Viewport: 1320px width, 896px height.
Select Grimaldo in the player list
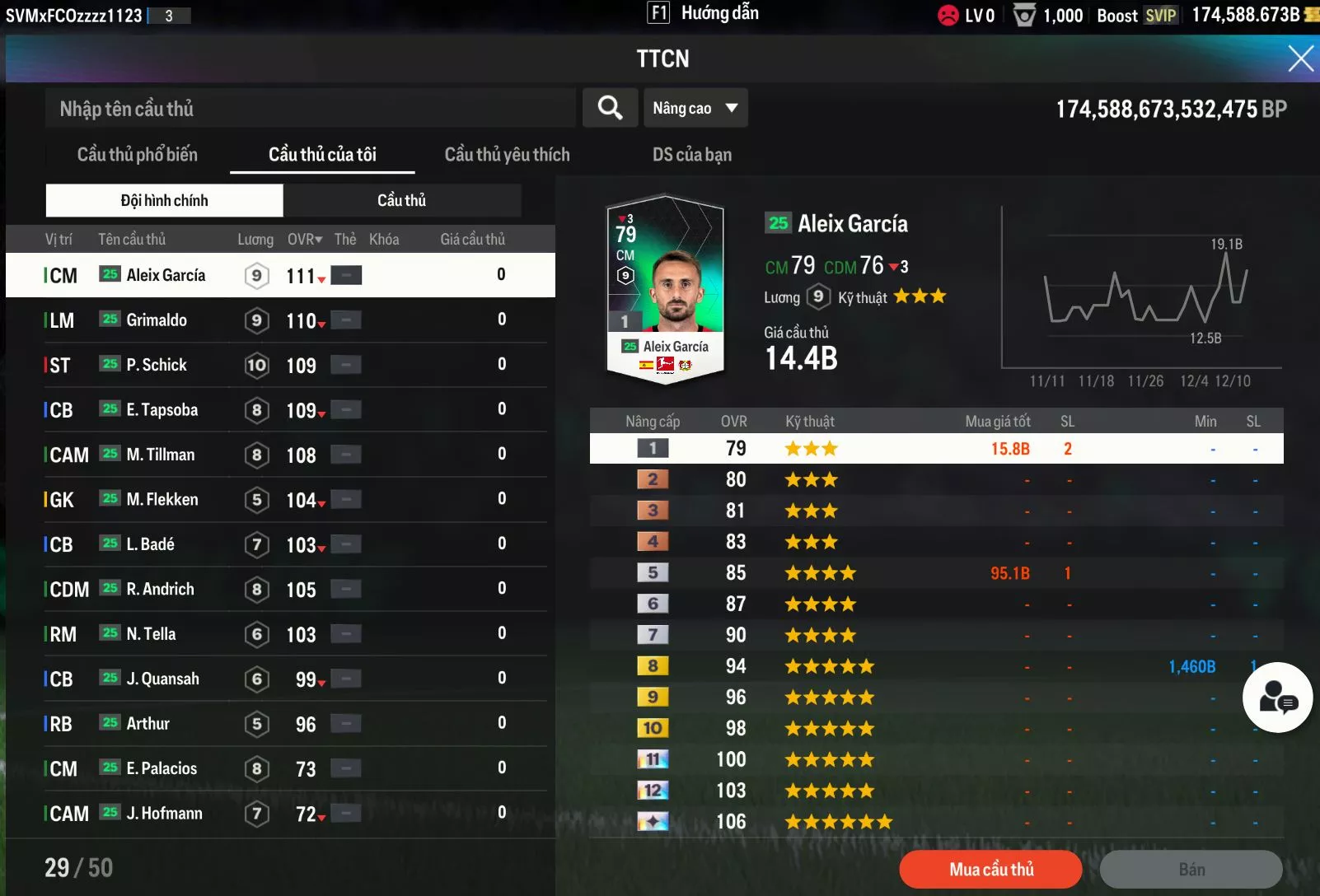(x=157, y=320)
